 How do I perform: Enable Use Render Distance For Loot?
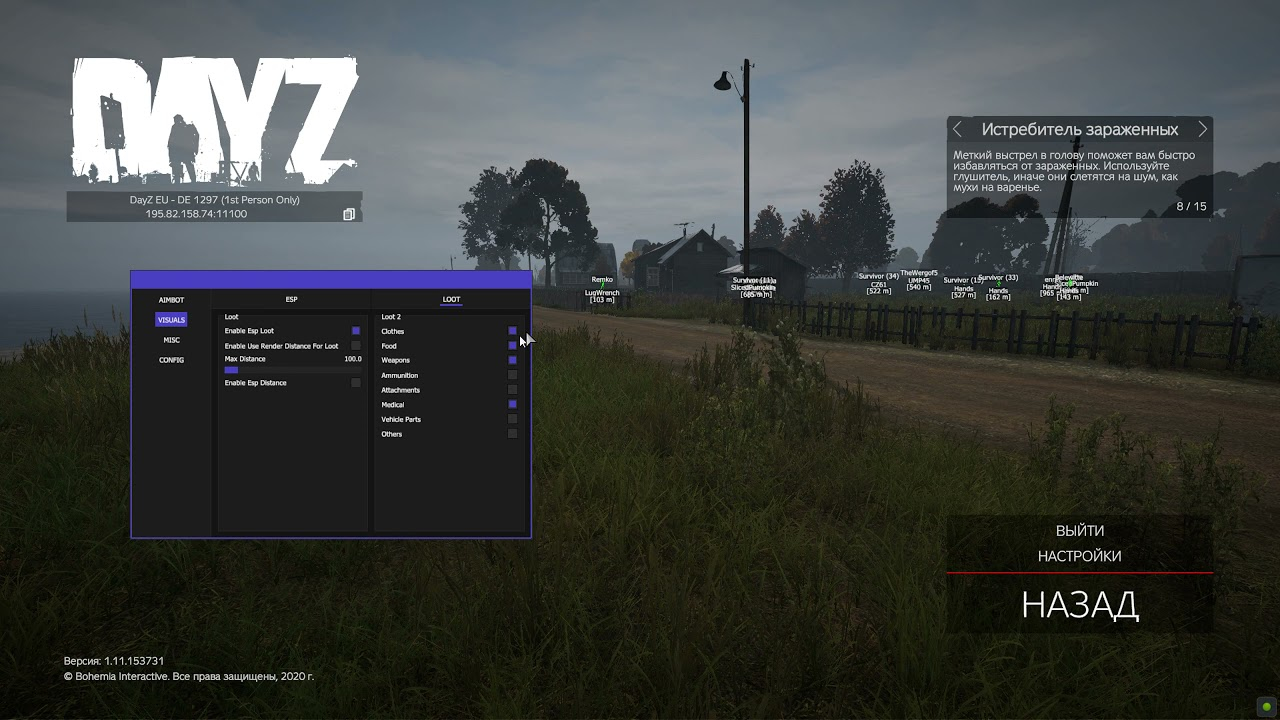356,346
